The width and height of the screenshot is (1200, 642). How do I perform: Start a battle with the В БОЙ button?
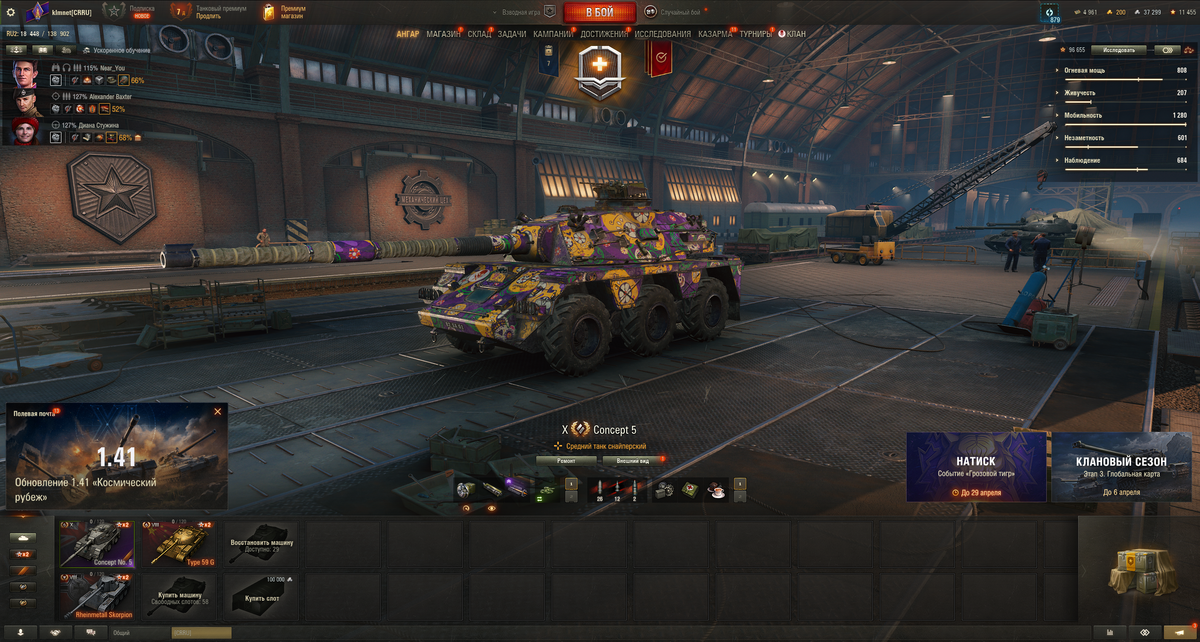600,12
